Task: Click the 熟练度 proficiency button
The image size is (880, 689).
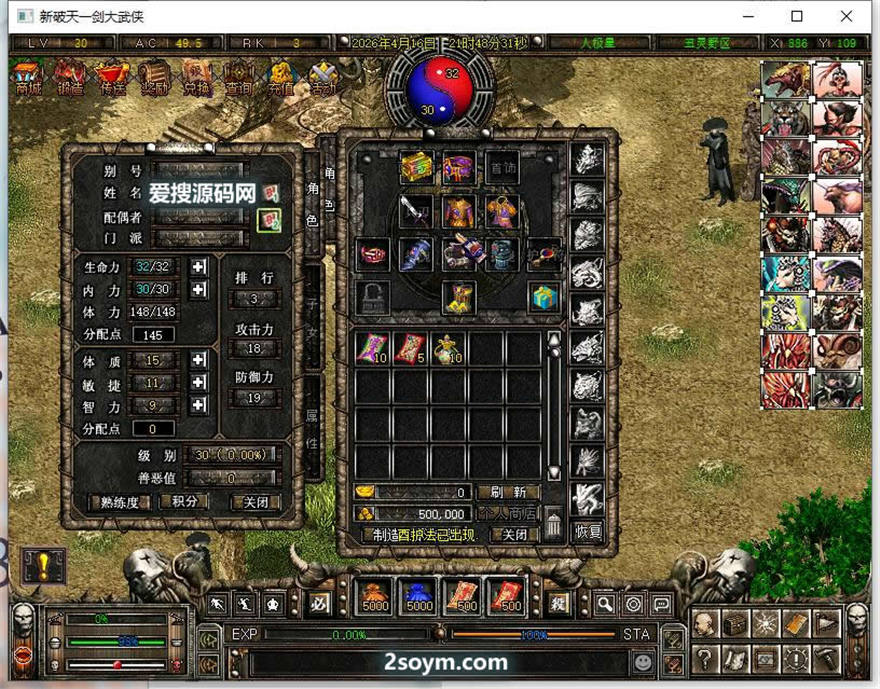Action: (121, 502)
